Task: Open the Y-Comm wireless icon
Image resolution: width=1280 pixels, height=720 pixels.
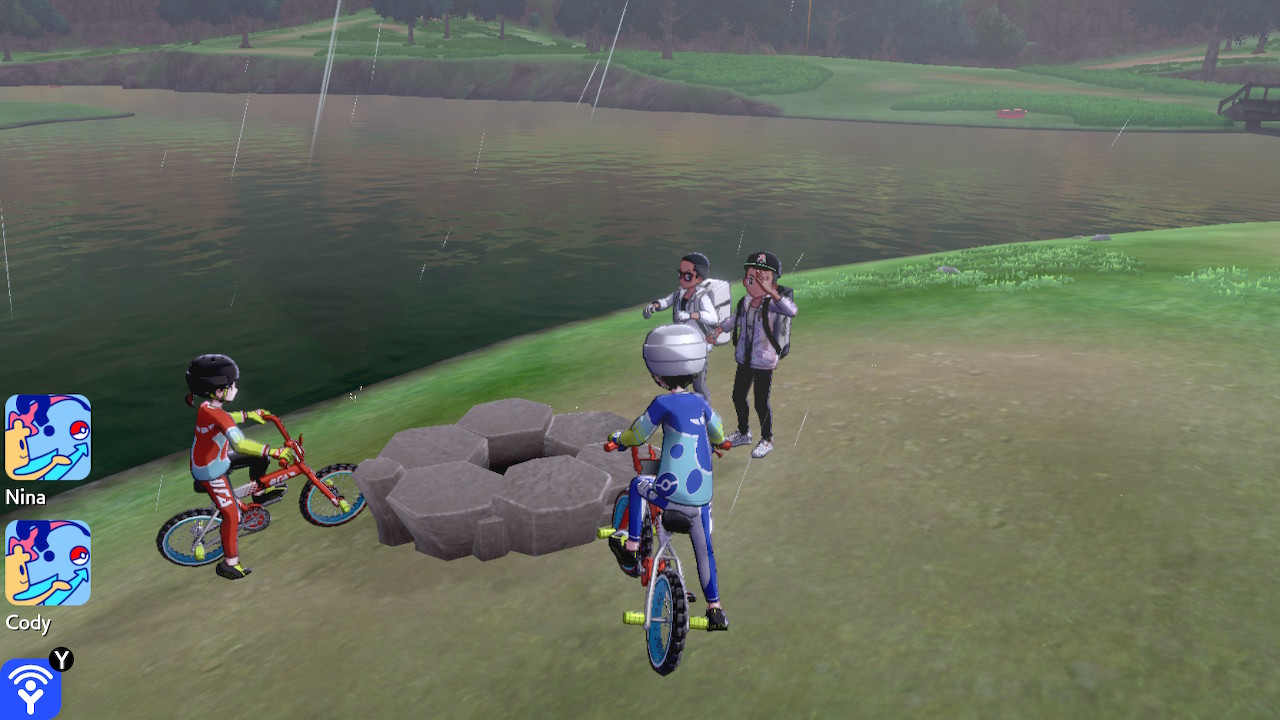Action: click(30, 688)
